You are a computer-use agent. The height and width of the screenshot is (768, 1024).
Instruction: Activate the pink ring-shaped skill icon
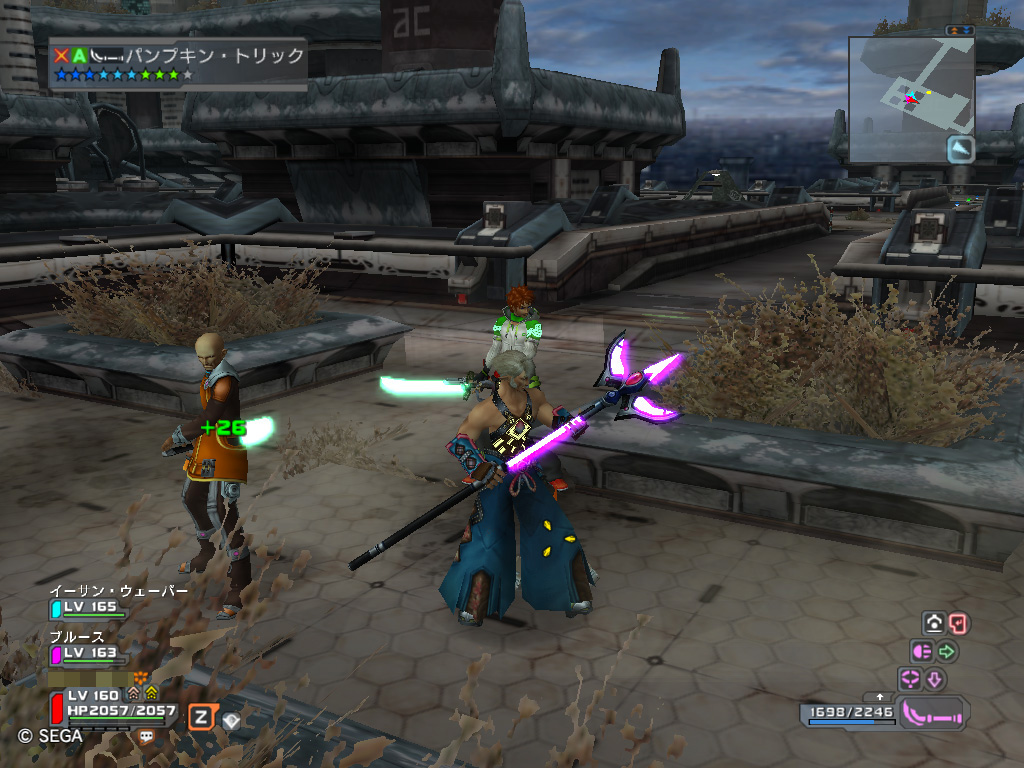910,680
